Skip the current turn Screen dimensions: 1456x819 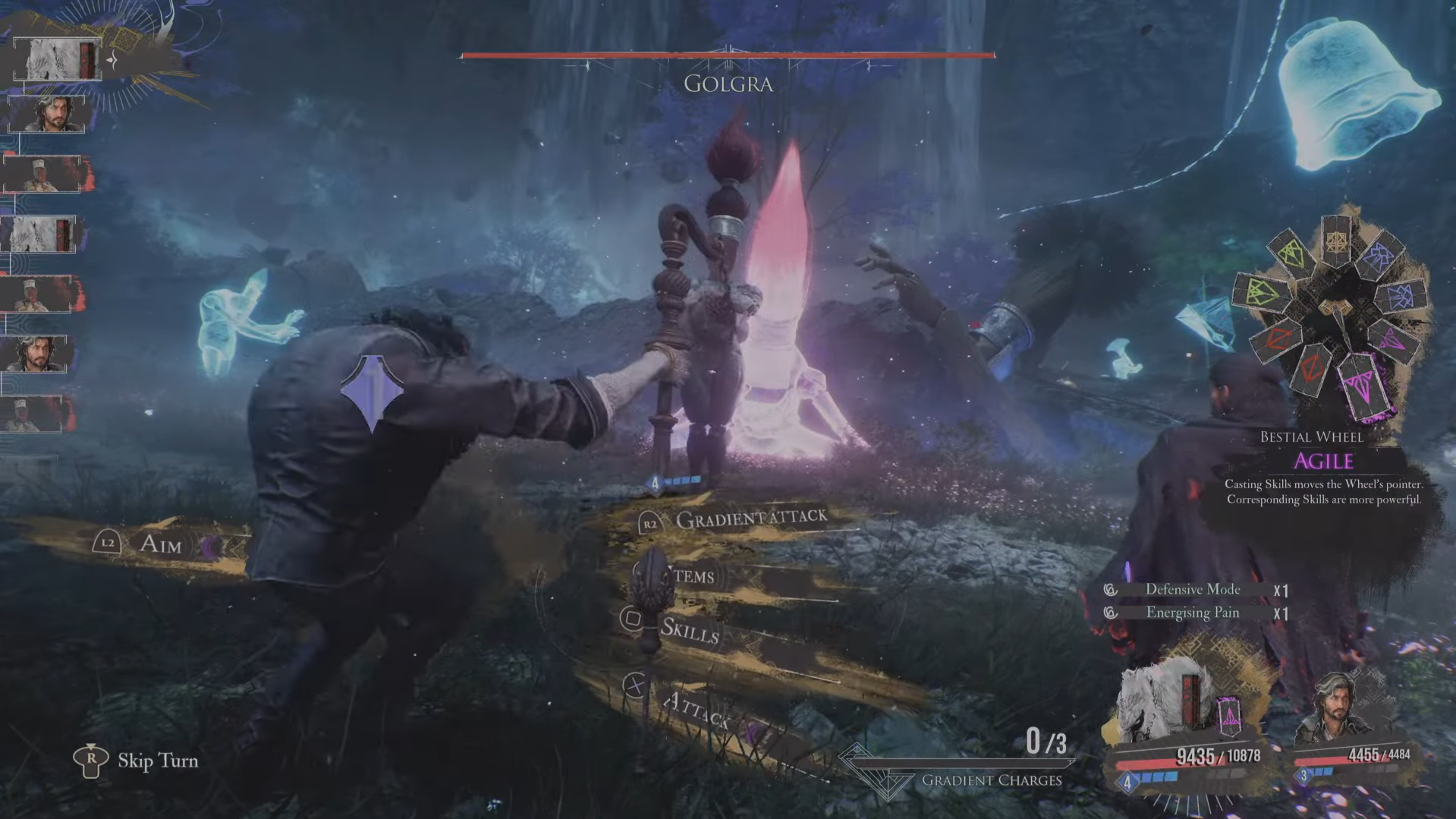157,761
